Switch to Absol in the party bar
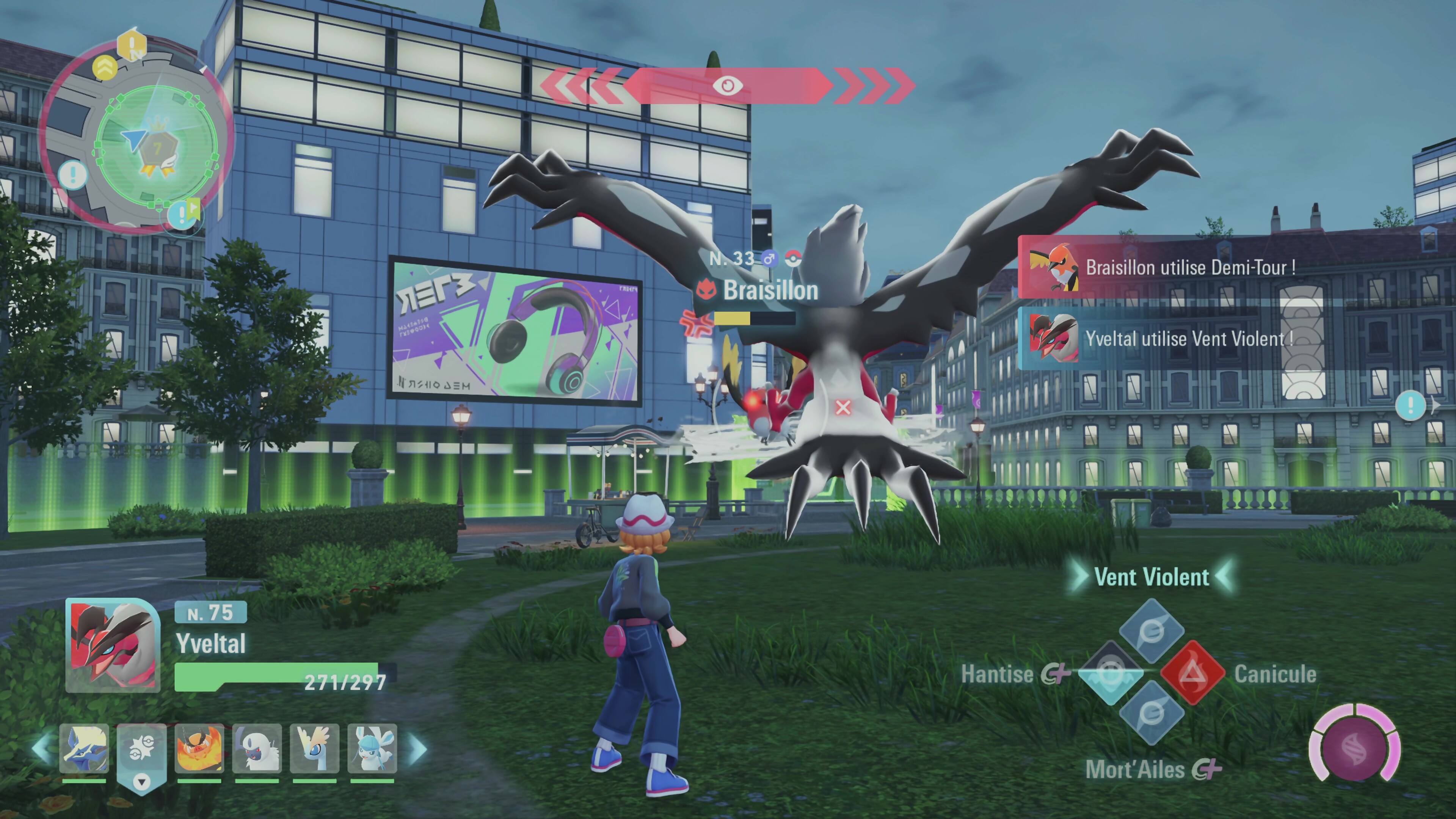 tap(257, 748)
